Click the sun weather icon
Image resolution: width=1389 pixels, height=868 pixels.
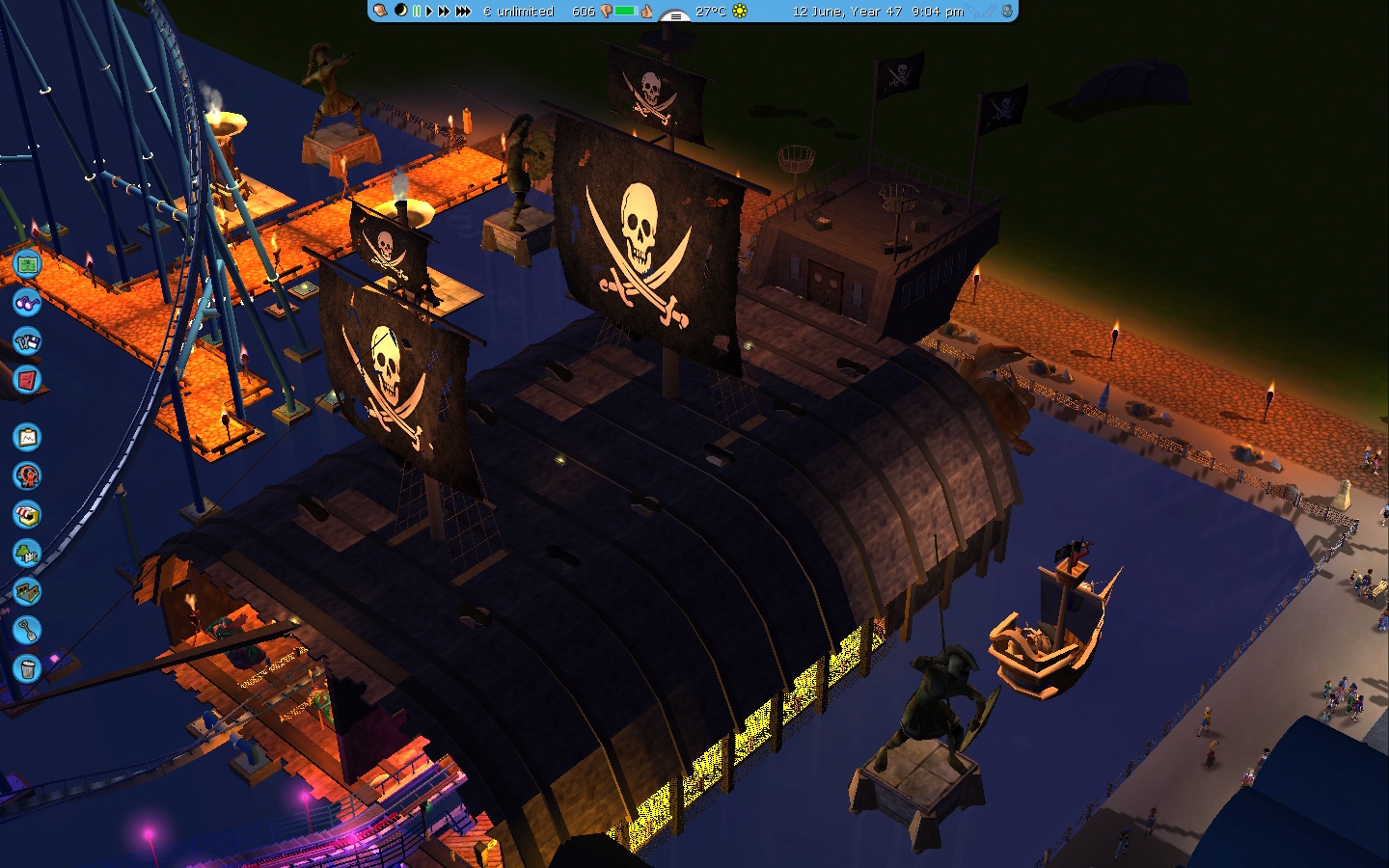point(740,12)
